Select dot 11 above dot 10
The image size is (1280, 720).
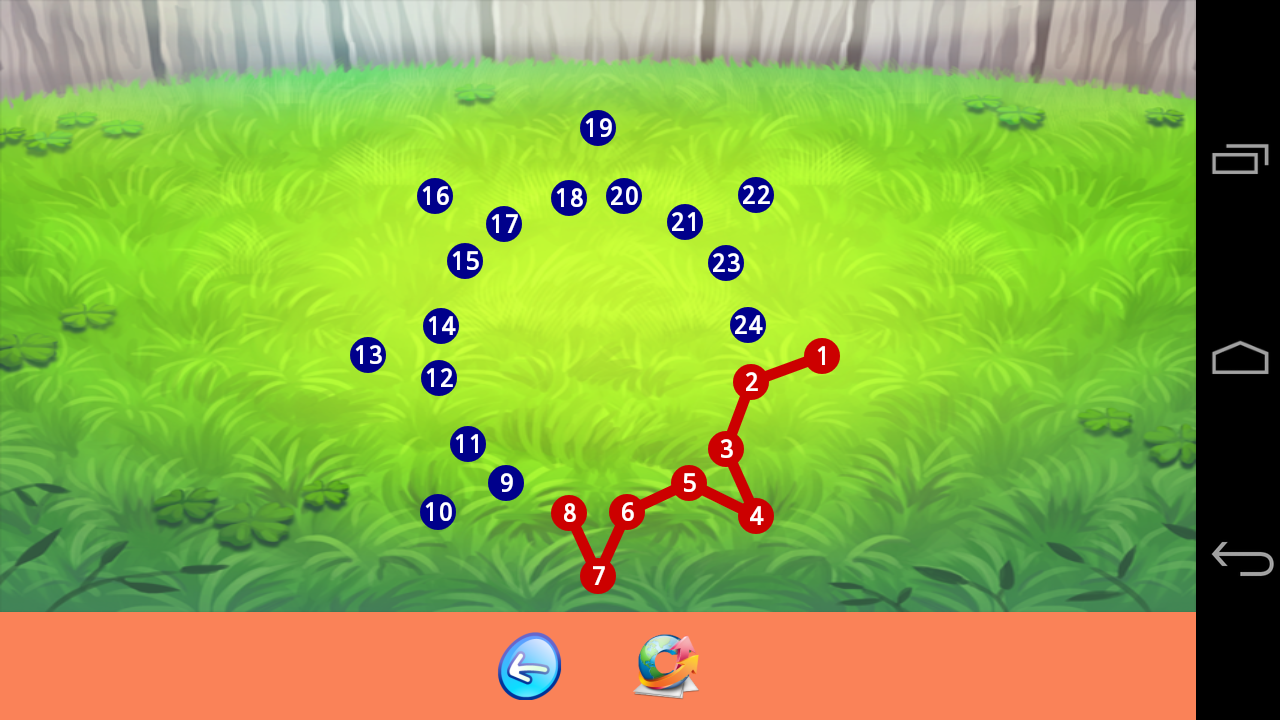point(466,445)
